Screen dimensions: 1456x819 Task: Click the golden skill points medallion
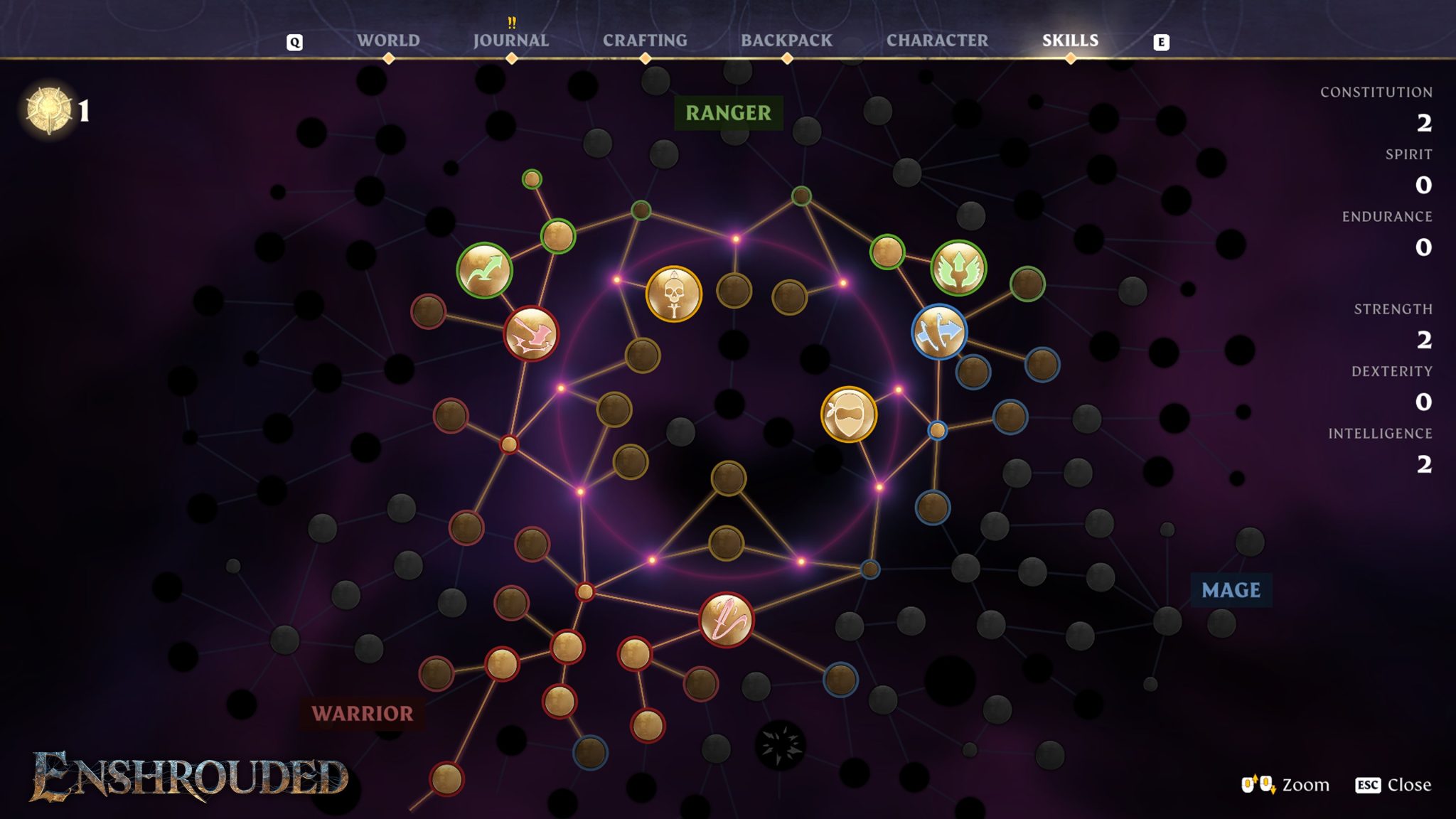48,108
